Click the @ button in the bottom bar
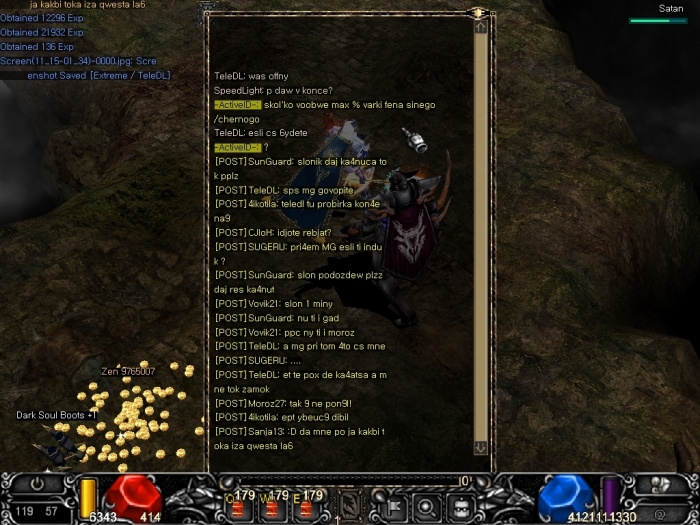The width and height of the screenshot is (700, 525). (x=659, y=514)
